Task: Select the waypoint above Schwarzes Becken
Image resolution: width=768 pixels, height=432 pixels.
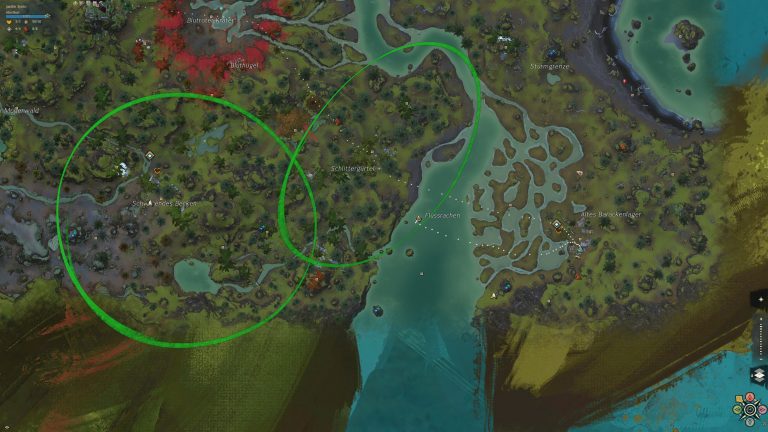Action: (149, 155)
